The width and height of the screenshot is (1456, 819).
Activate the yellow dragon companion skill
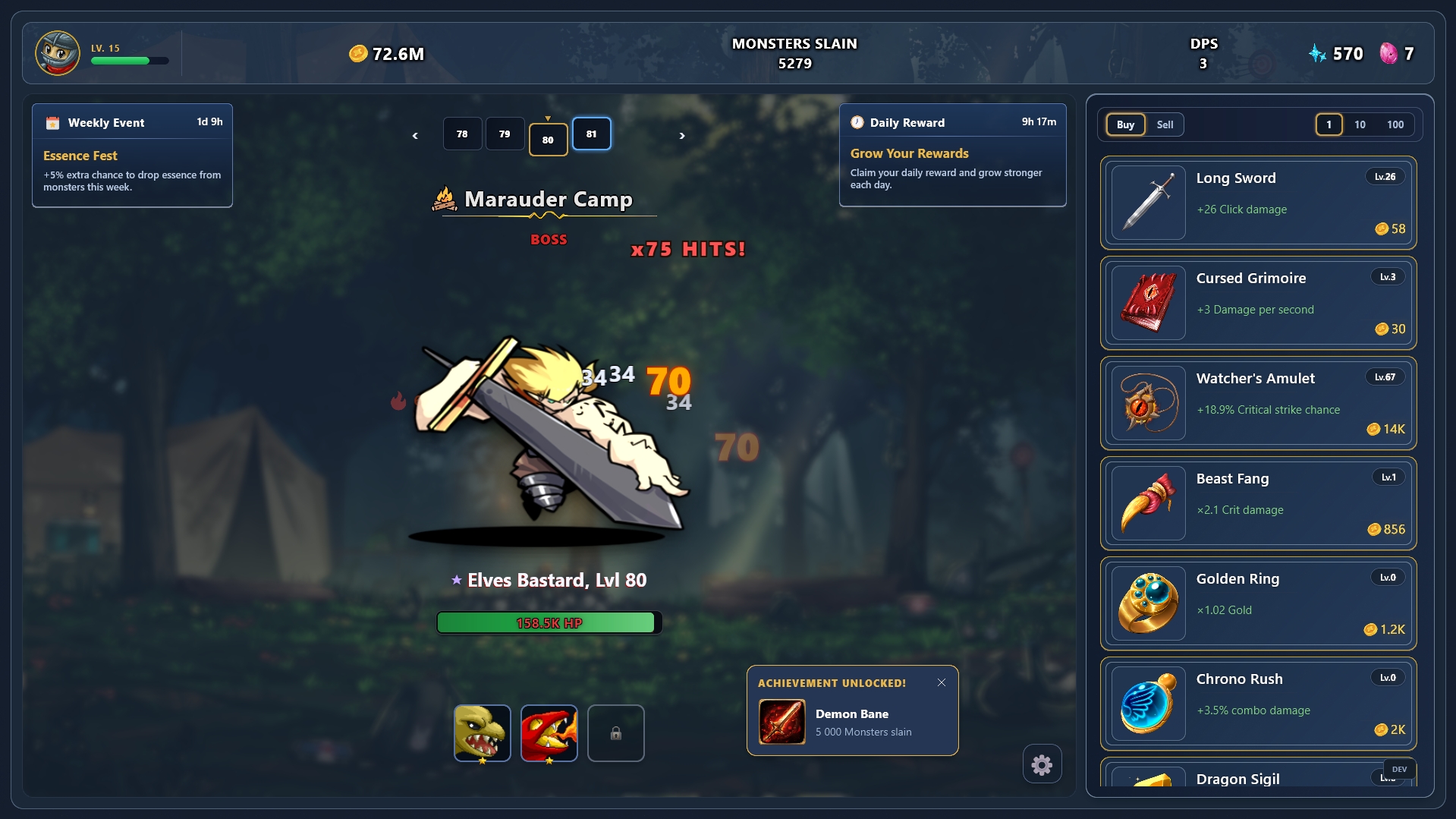483,732
